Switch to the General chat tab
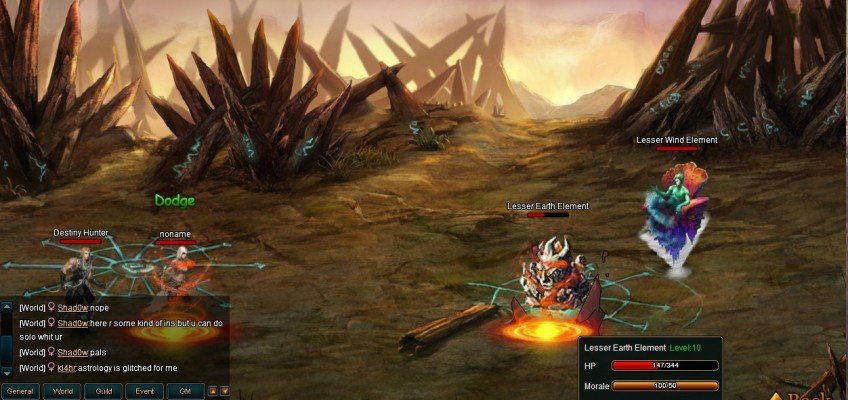This screenshot has width=848, height=400. (x=21, y=391)
